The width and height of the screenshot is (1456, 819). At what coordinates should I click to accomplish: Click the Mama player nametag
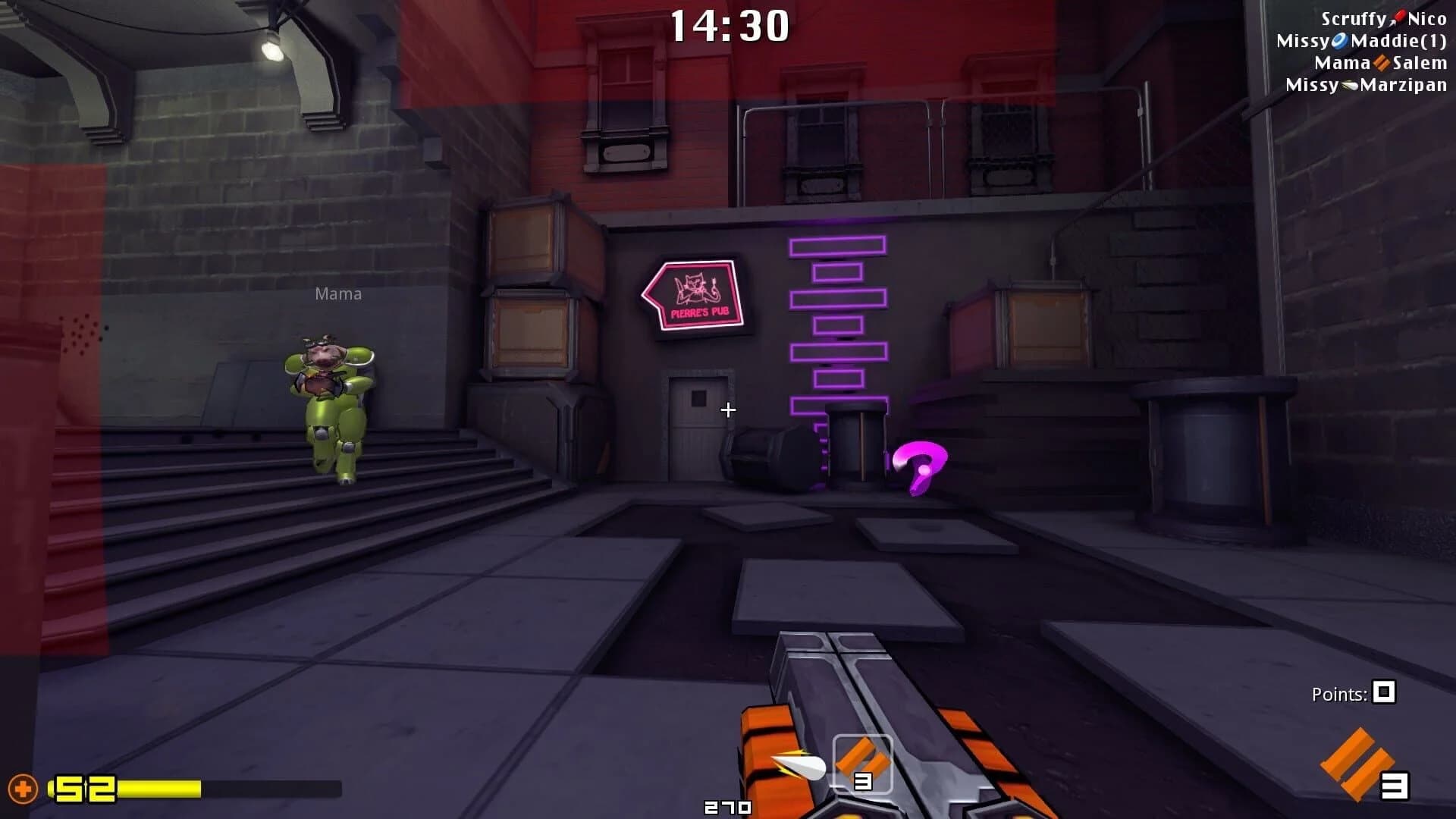(338, 293)
